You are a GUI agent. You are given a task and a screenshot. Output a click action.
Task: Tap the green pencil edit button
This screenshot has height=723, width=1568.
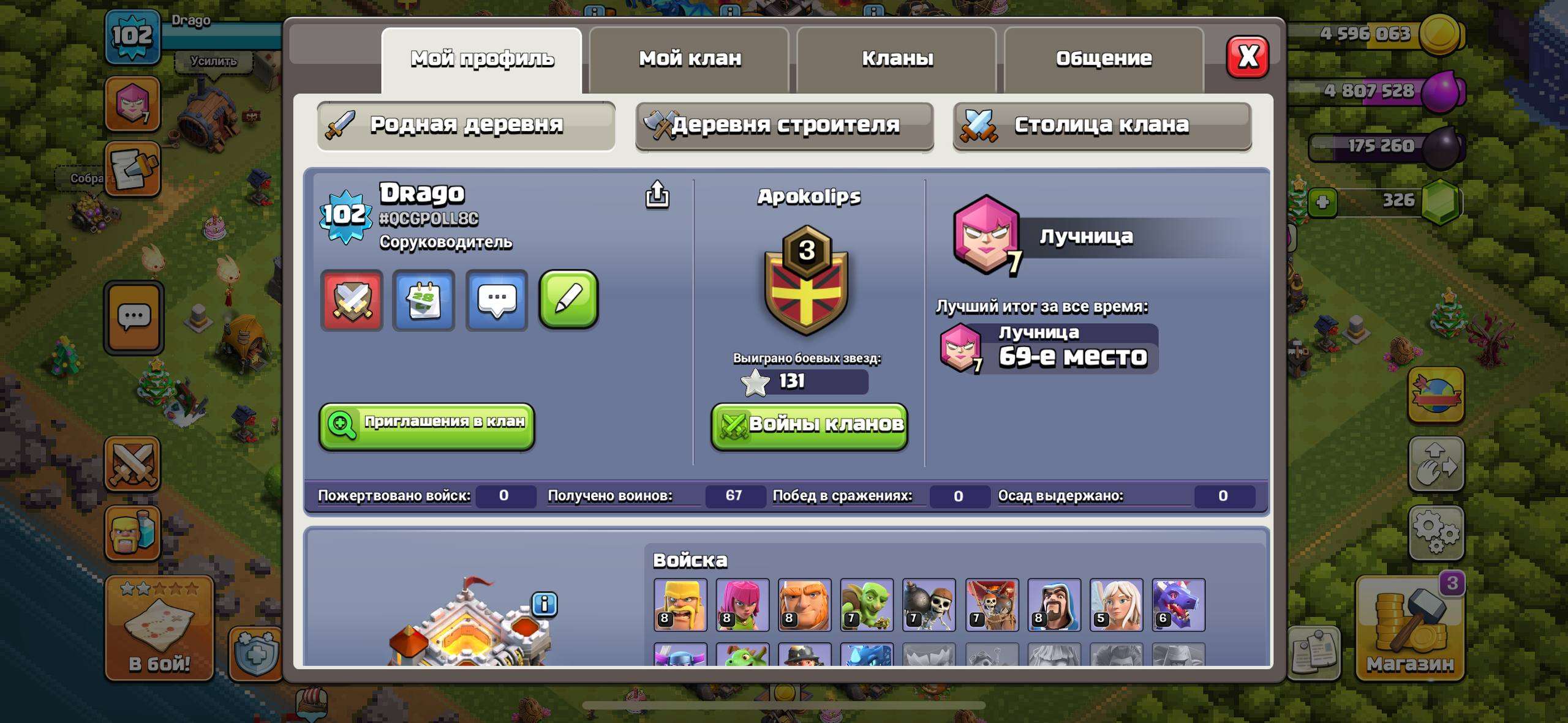coord(568,299)
